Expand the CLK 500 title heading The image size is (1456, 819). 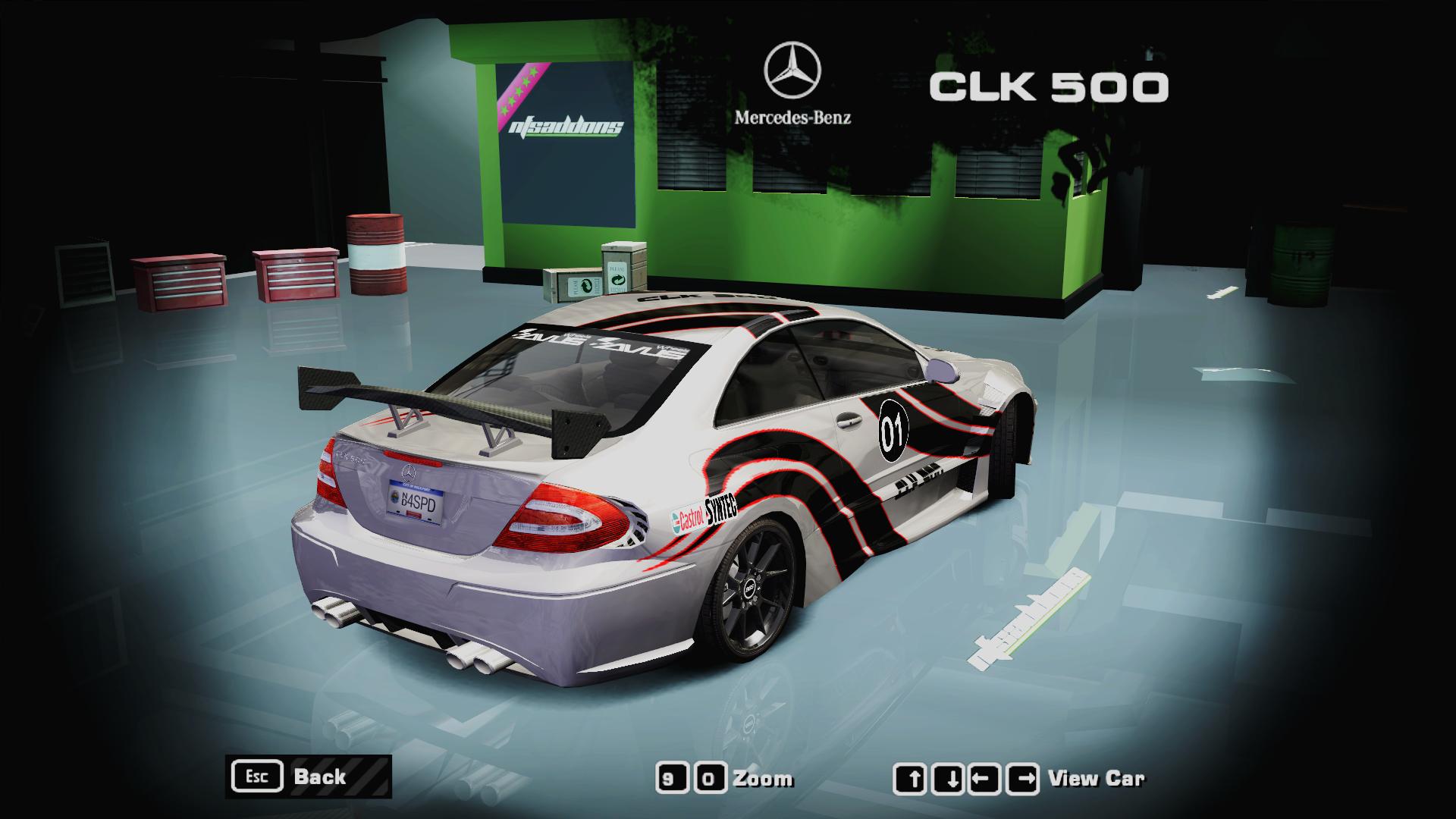1046,87
